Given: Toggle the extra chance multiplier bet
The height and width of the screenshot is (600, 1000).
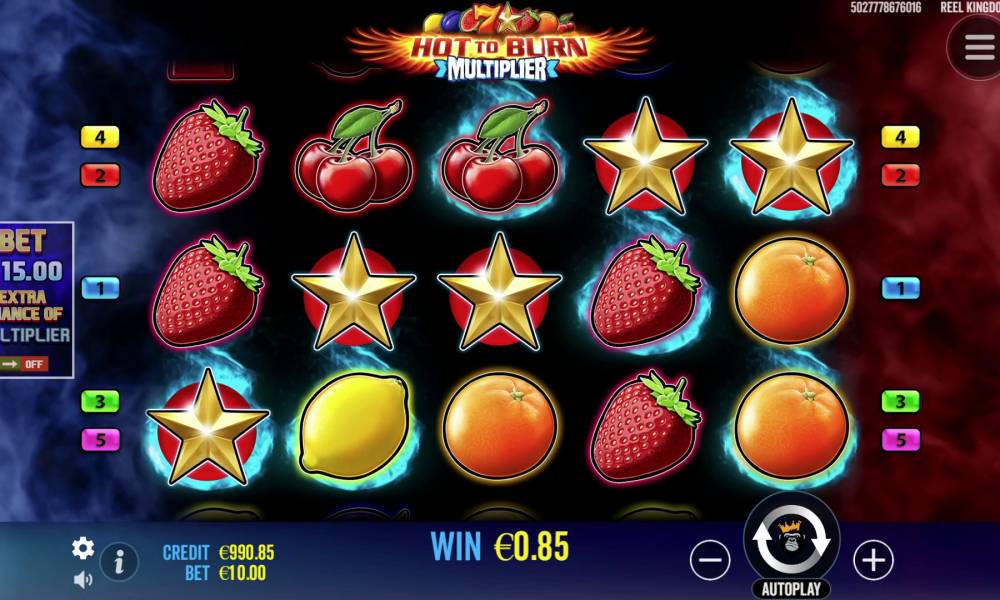Looking at the screenshot, I should (x=24, y=363).
